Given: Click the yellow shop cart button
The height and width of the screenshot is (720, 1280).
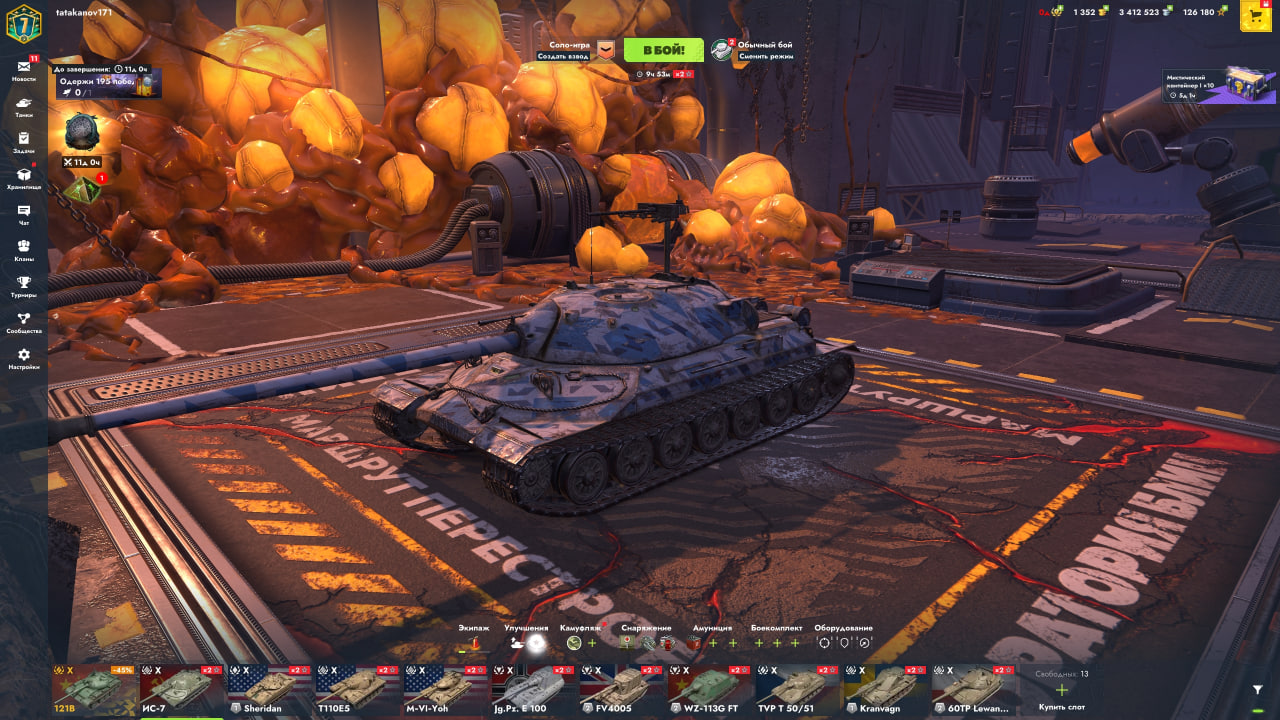Looking at the screenshot, I should pyautogui.click(x=1254, y=14).
